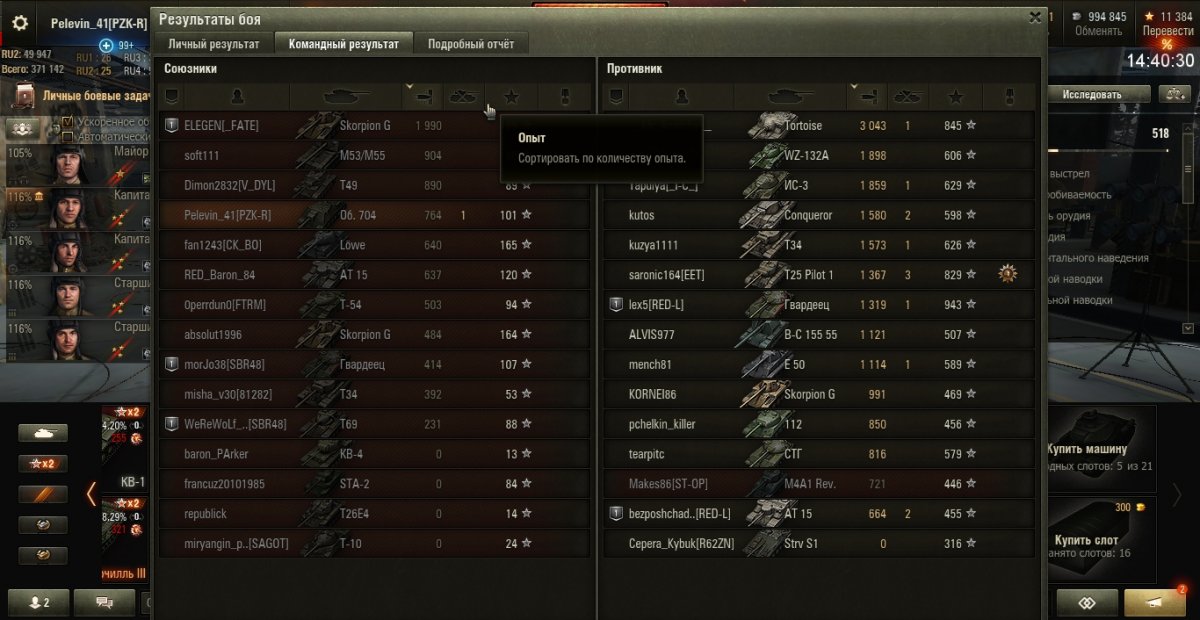
Task: Open the gear settings menu
Action: pos(20,24)
